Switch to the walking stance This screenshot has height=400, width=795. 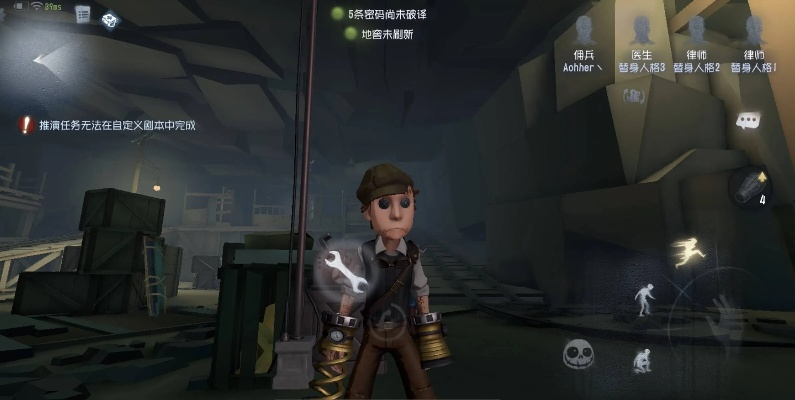tap(645, 296)
